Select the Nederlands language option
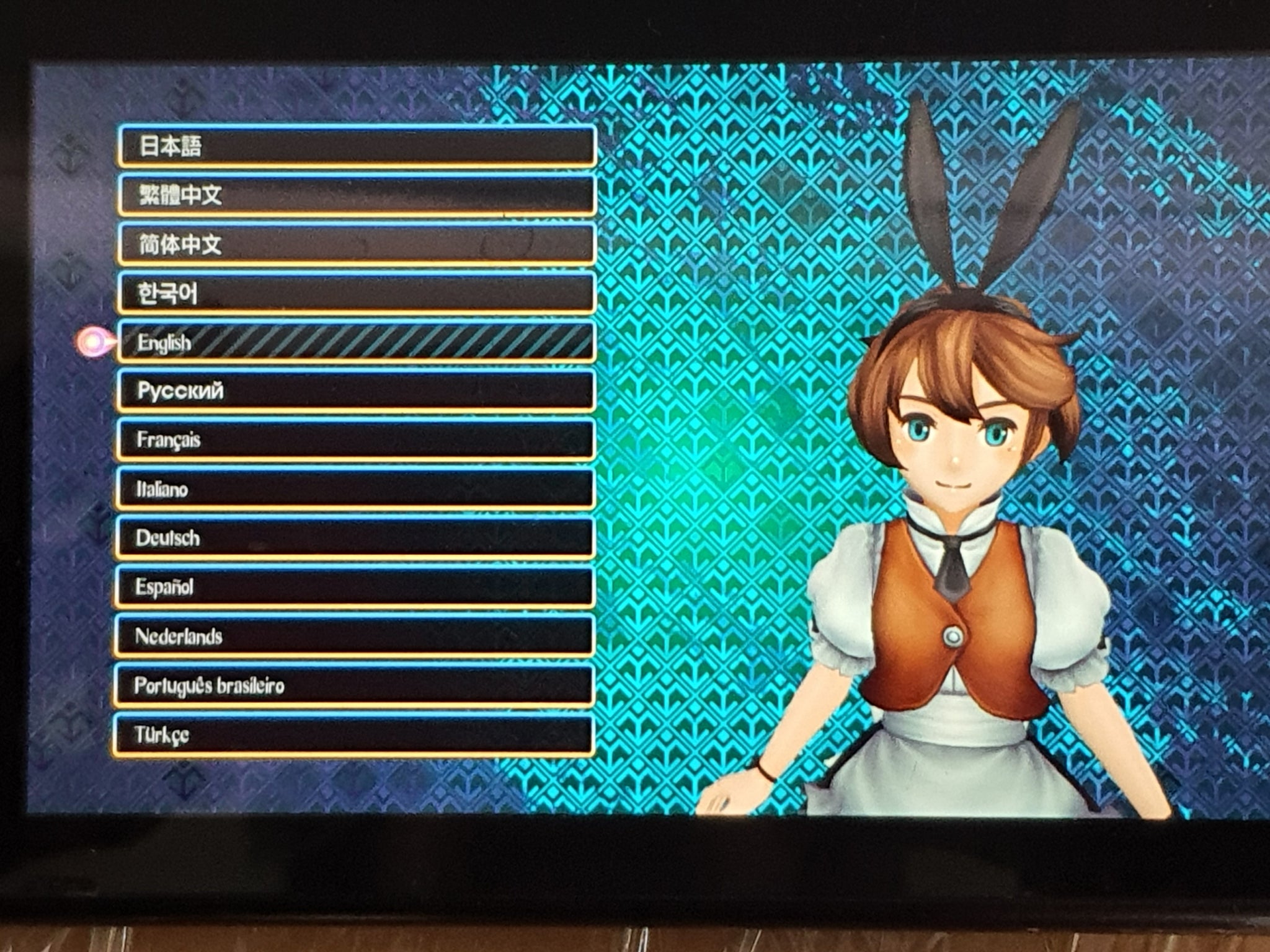This screenshot has width=1270, height=952. pyautogui.click(x=354, y=636)
